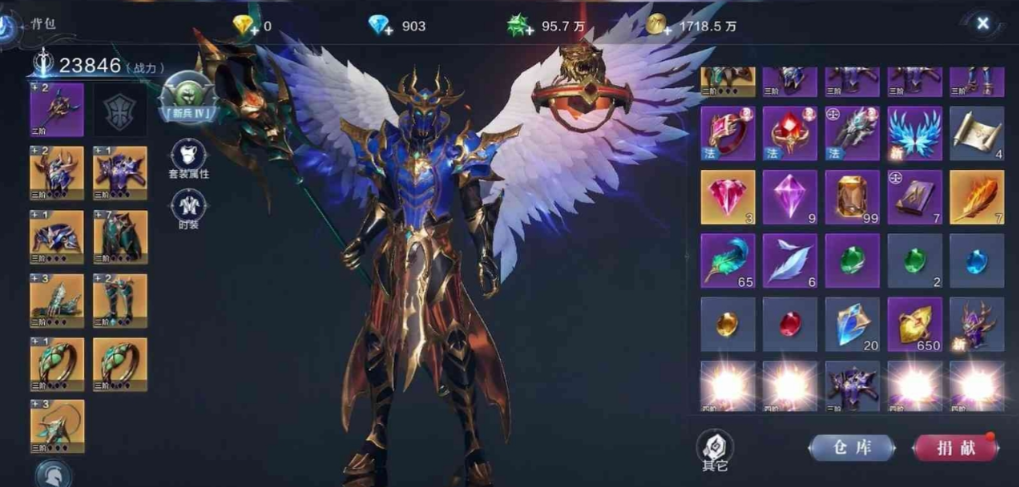Close the backpack screen with the X

point(983,23)
